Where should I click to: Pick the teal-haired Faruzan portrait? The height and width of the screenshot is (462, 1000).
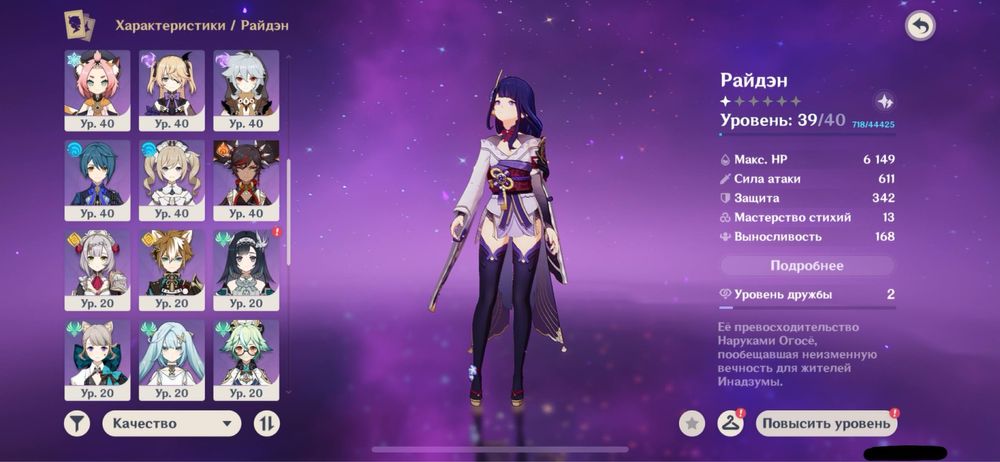pos(171,358)
